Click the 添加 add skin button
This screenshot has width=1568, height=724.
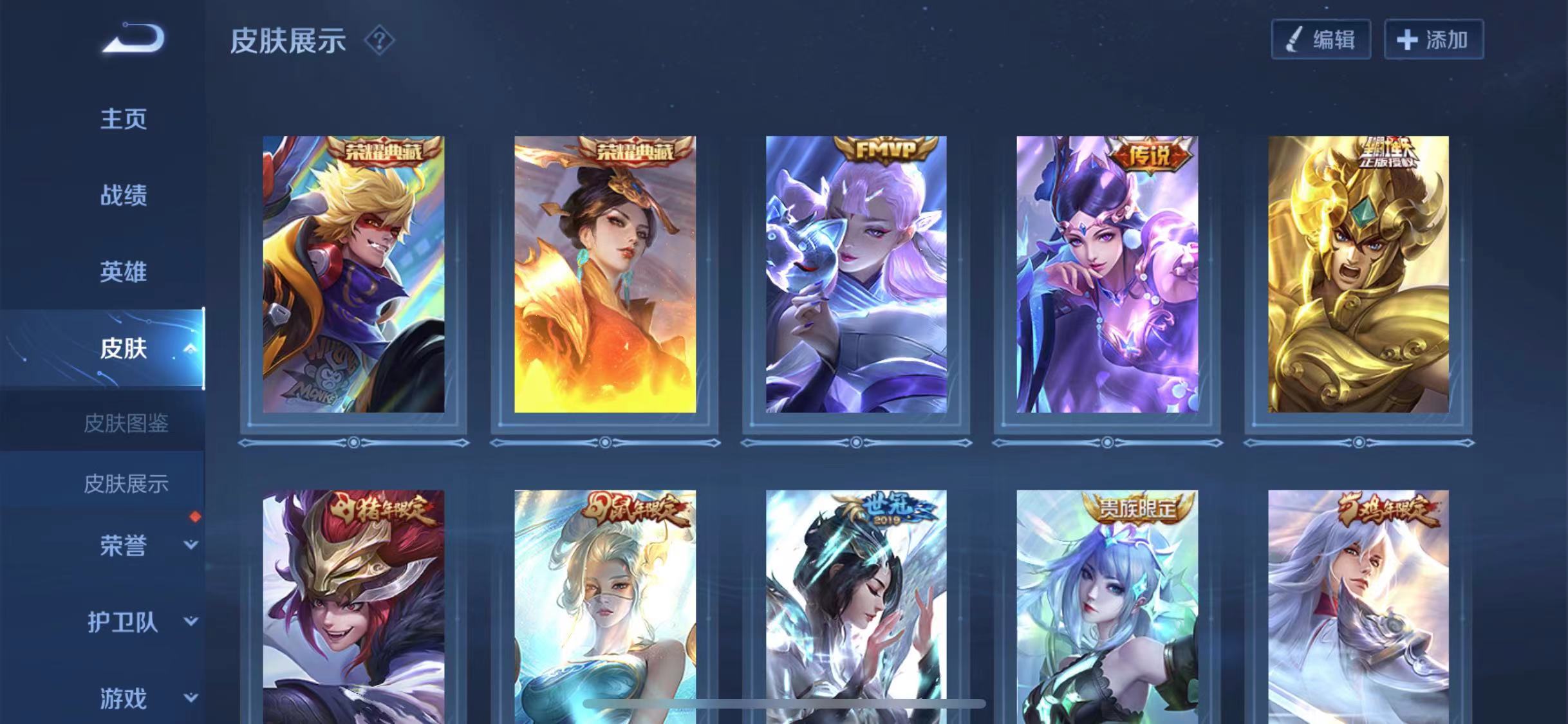[1433, 40]
